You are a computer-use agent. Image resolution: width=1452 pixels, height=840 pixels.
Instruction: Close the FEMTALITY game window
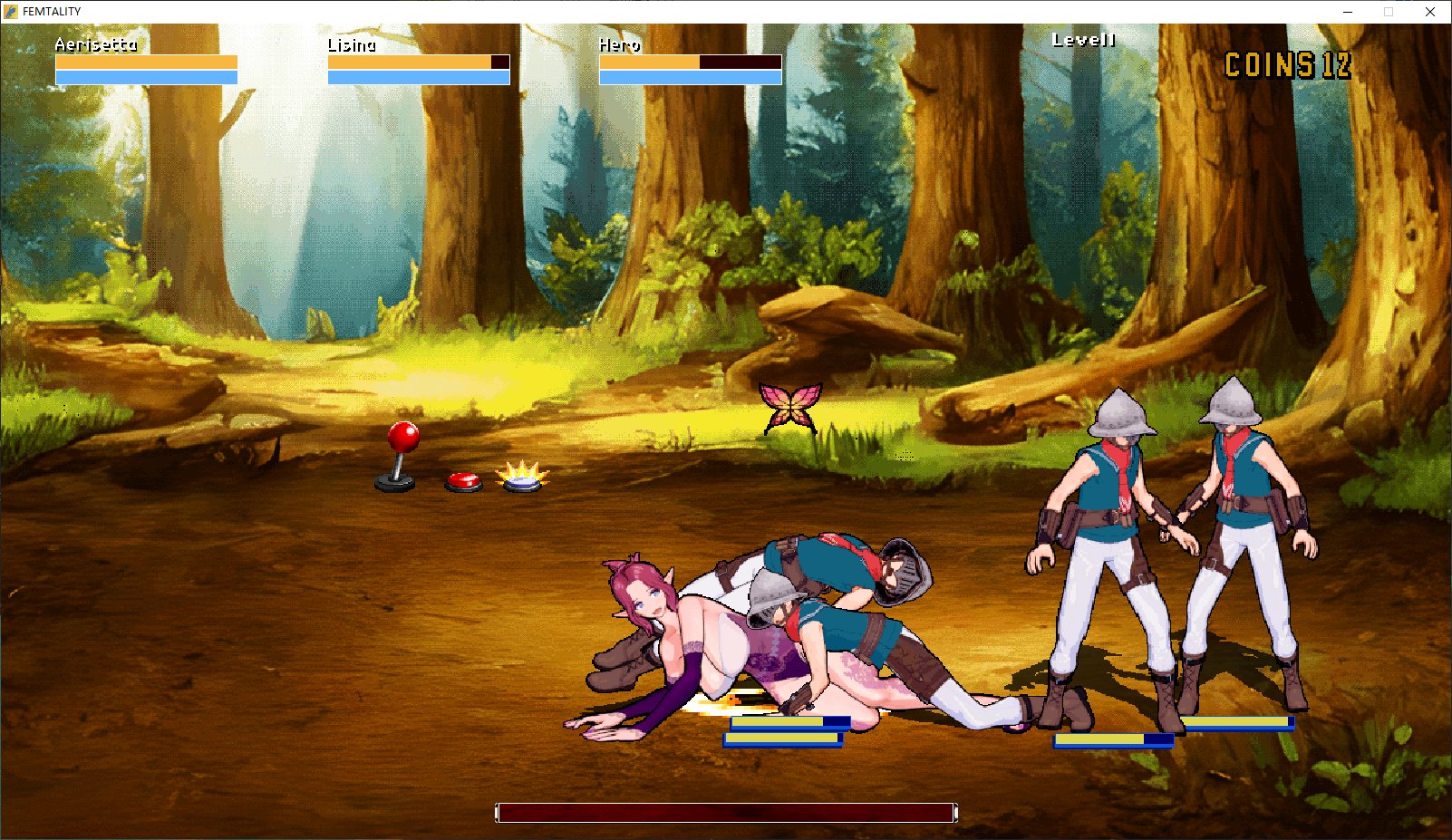(1429, 12)
